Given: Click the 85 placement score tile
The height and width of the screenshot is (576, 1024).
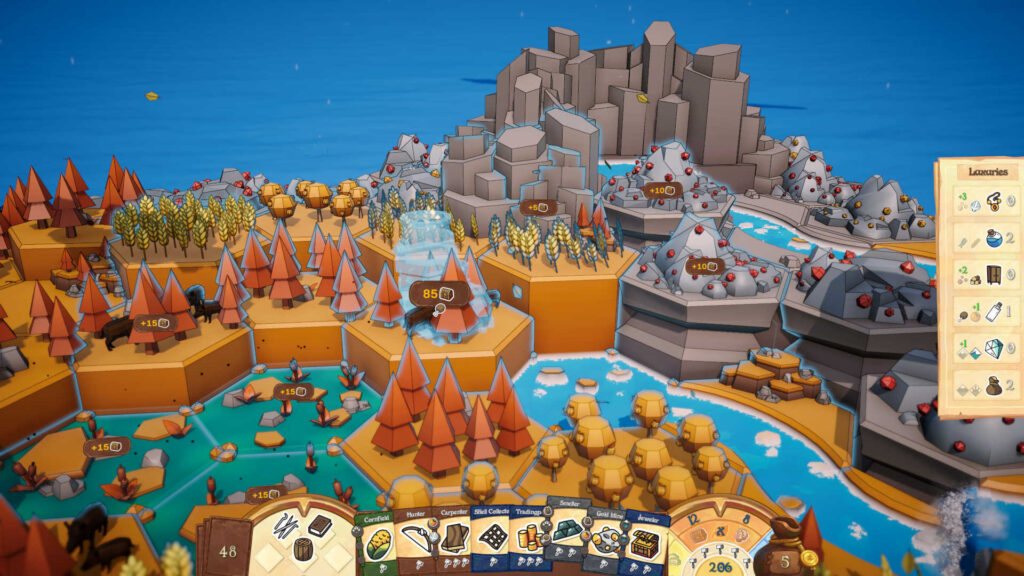Looking at the screenshot, I should point(439,294).
